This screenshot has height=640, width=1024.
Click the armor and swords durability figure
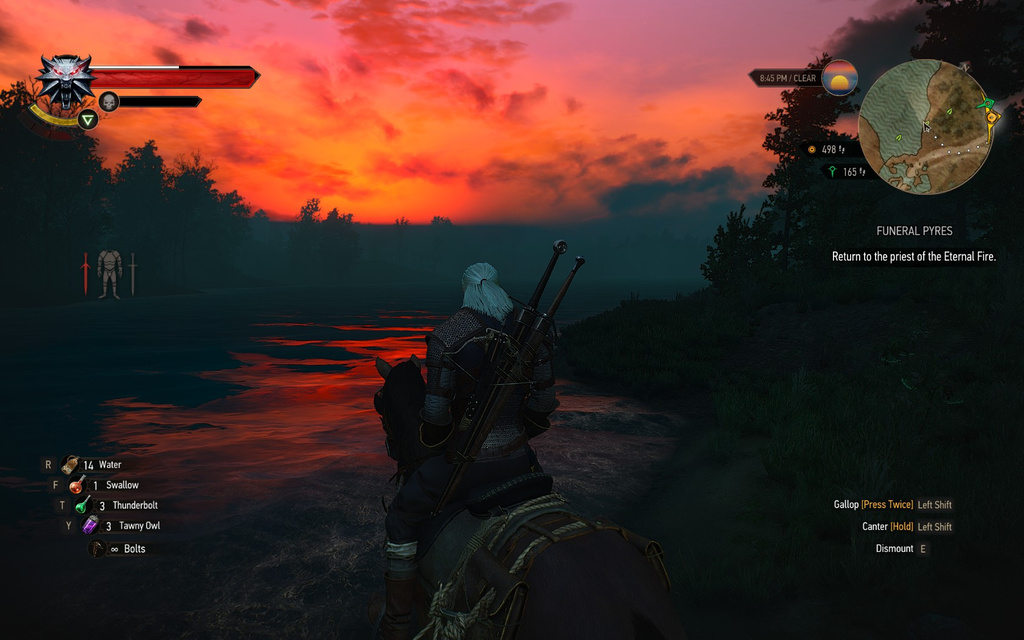click(109, 273)
